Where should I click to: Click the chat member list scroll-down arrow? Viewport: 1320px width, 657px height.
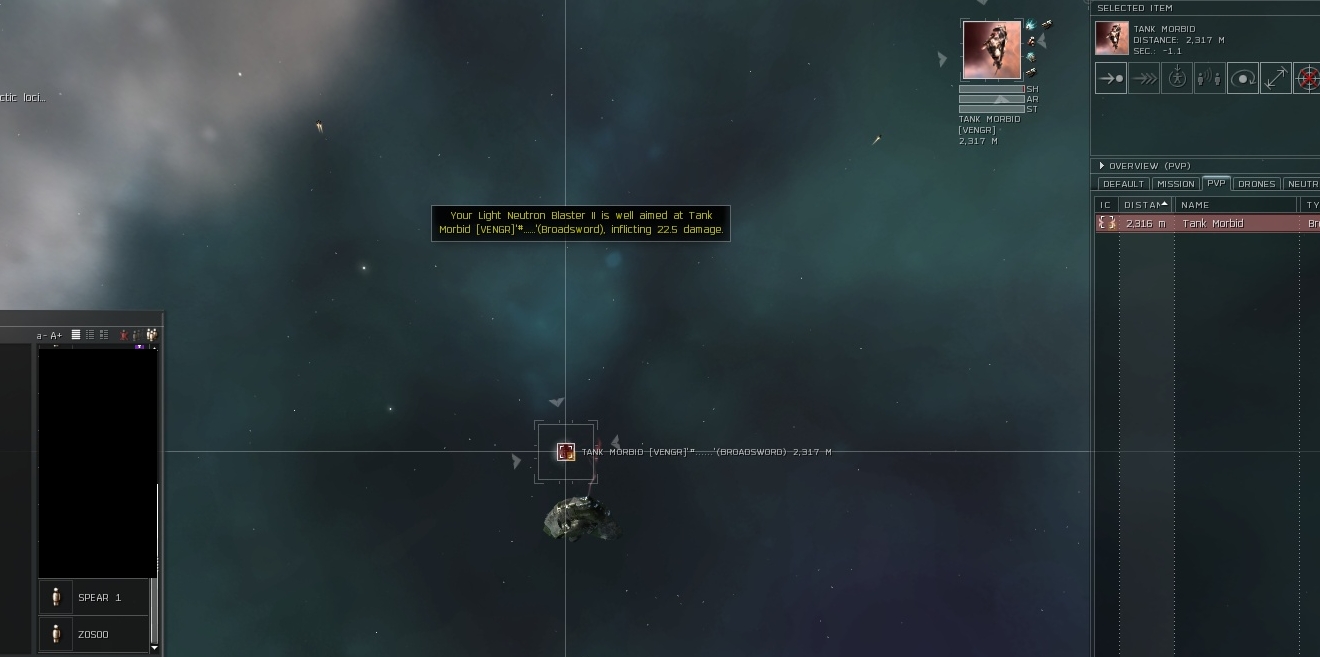coord(154,648)
